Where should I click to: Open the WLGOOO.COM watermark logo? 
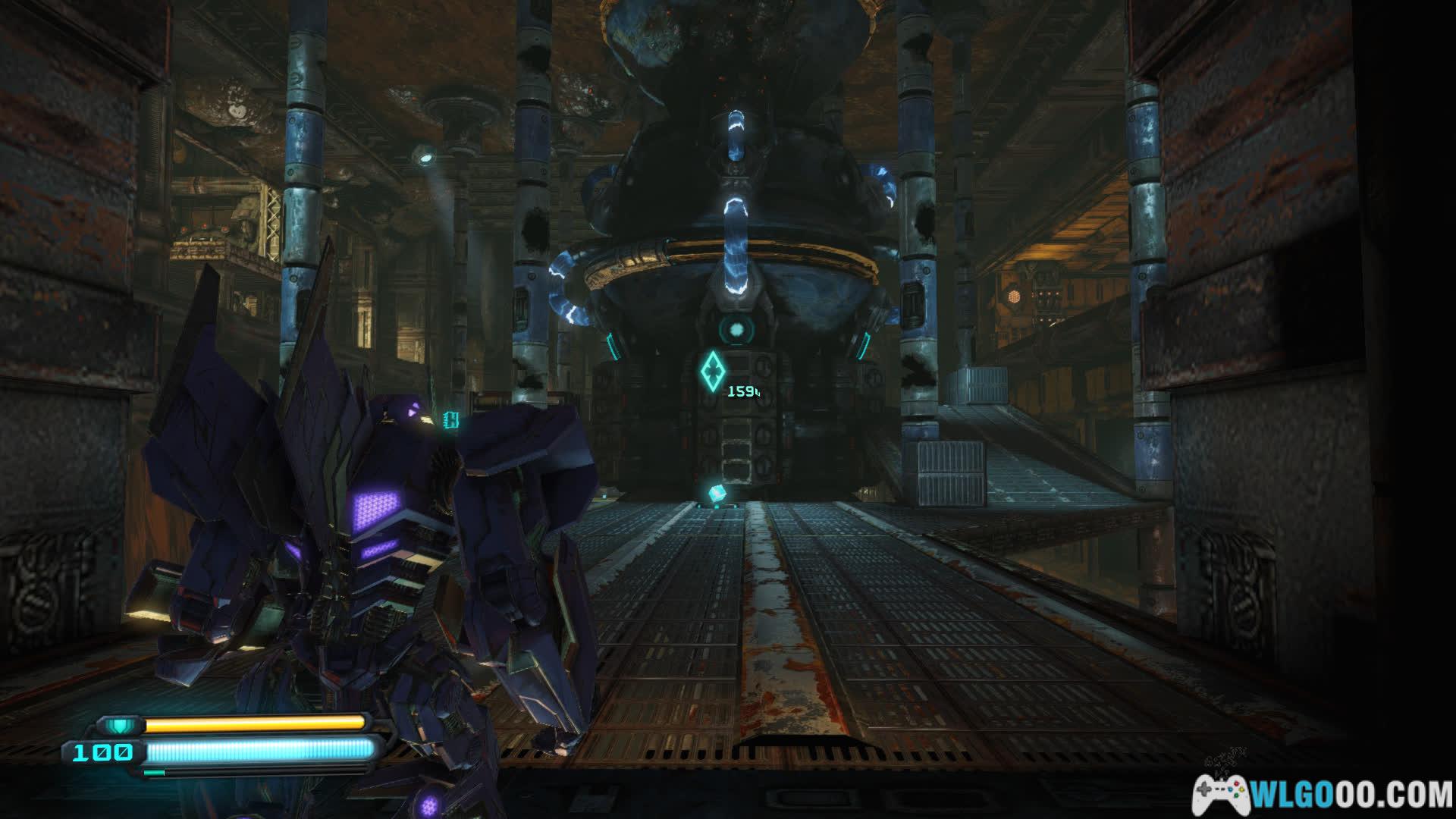pos(1323,795)
